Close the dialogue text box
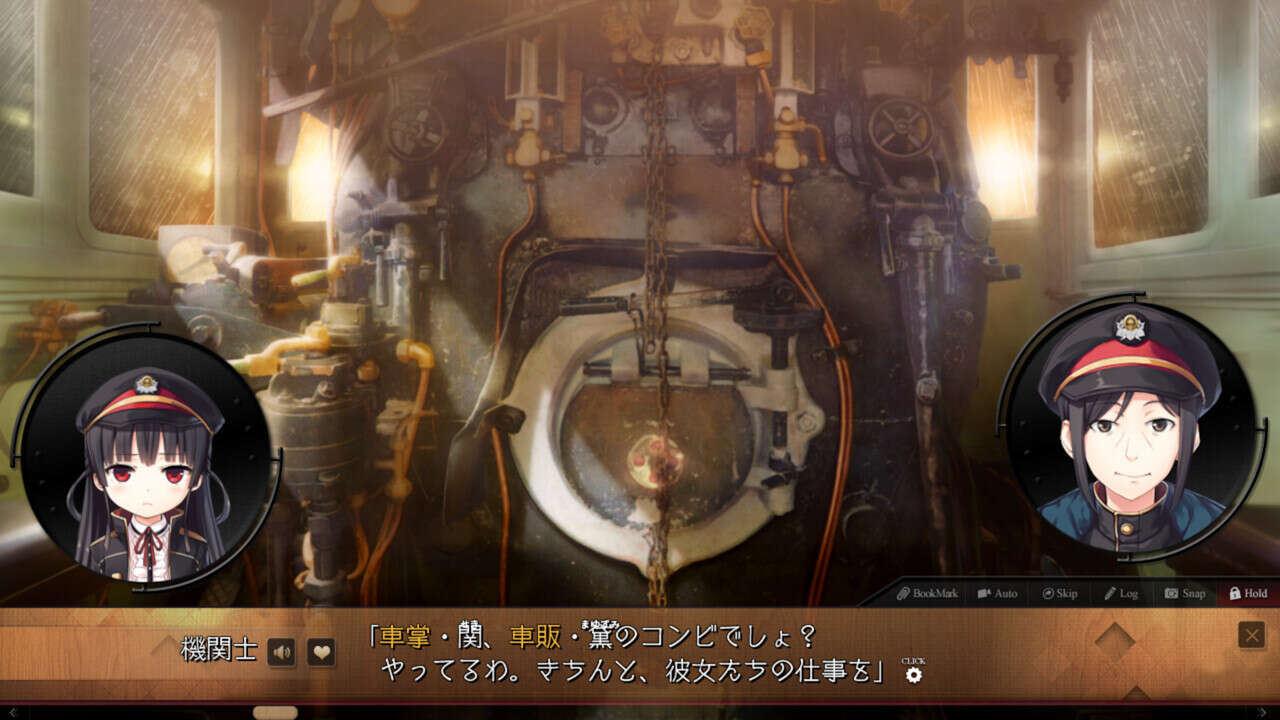This screenshot has width=1280, height=720. [x=1251, y=635]
